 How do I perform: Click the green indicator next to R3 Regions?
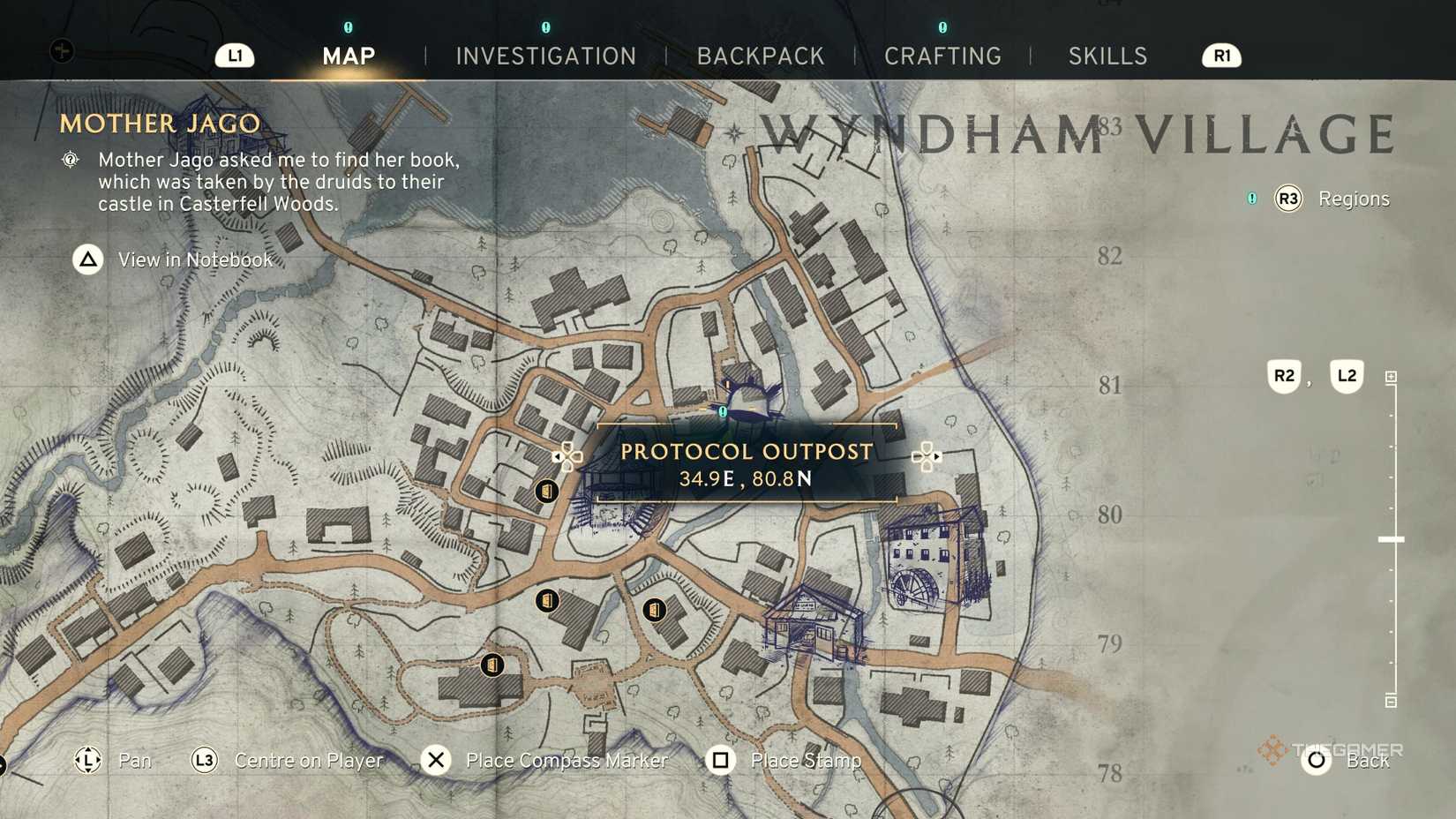tap(1252, 199)
